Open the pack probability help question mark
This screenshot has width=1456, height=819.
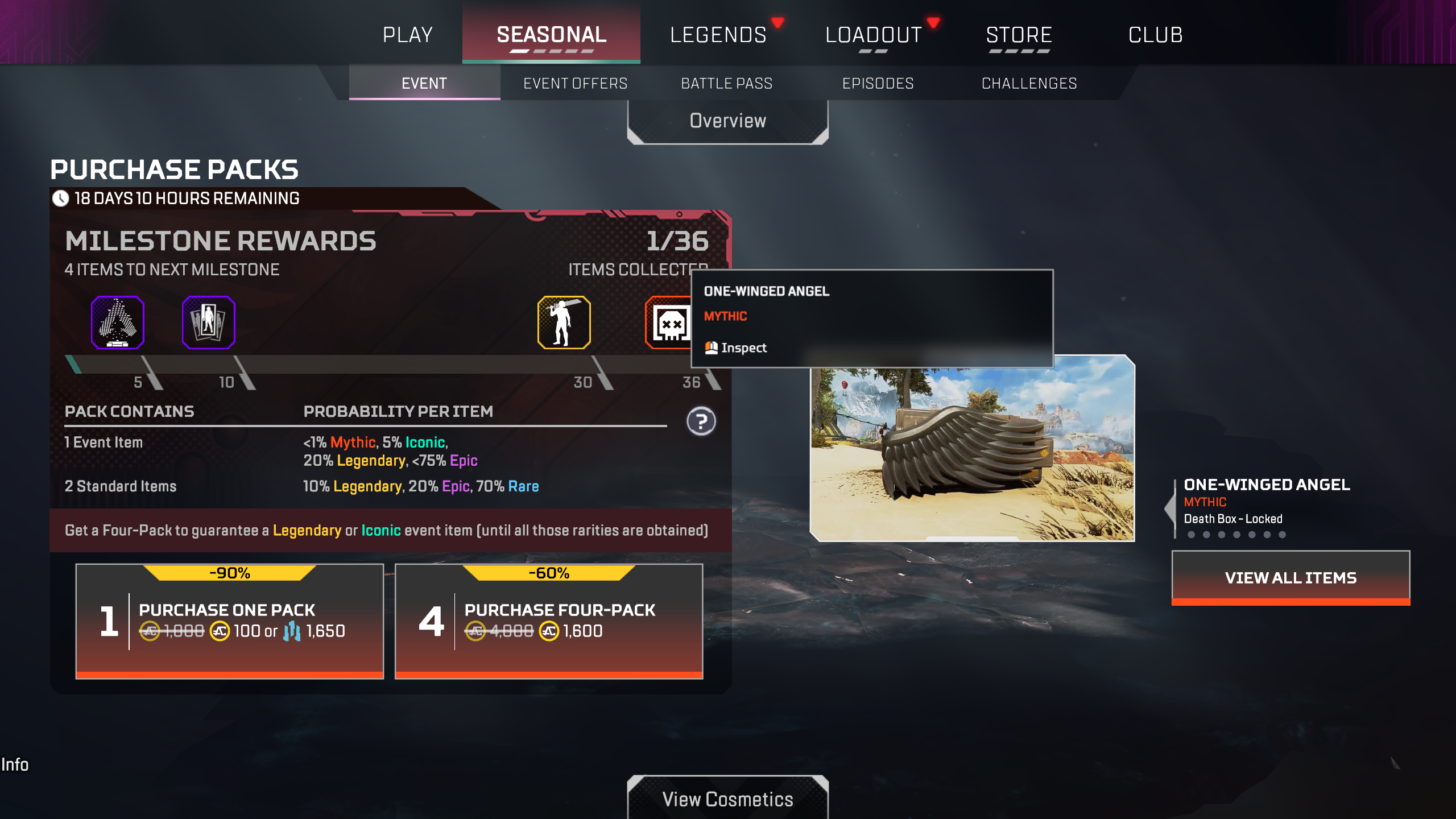click(x=701, y=421)
